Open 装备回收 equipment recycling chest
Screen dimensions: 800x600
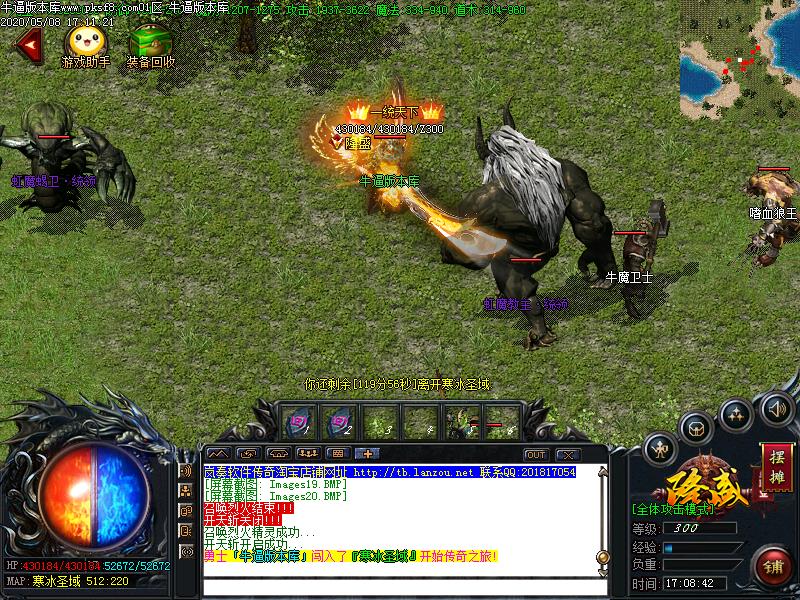click(x=150, y=43)
